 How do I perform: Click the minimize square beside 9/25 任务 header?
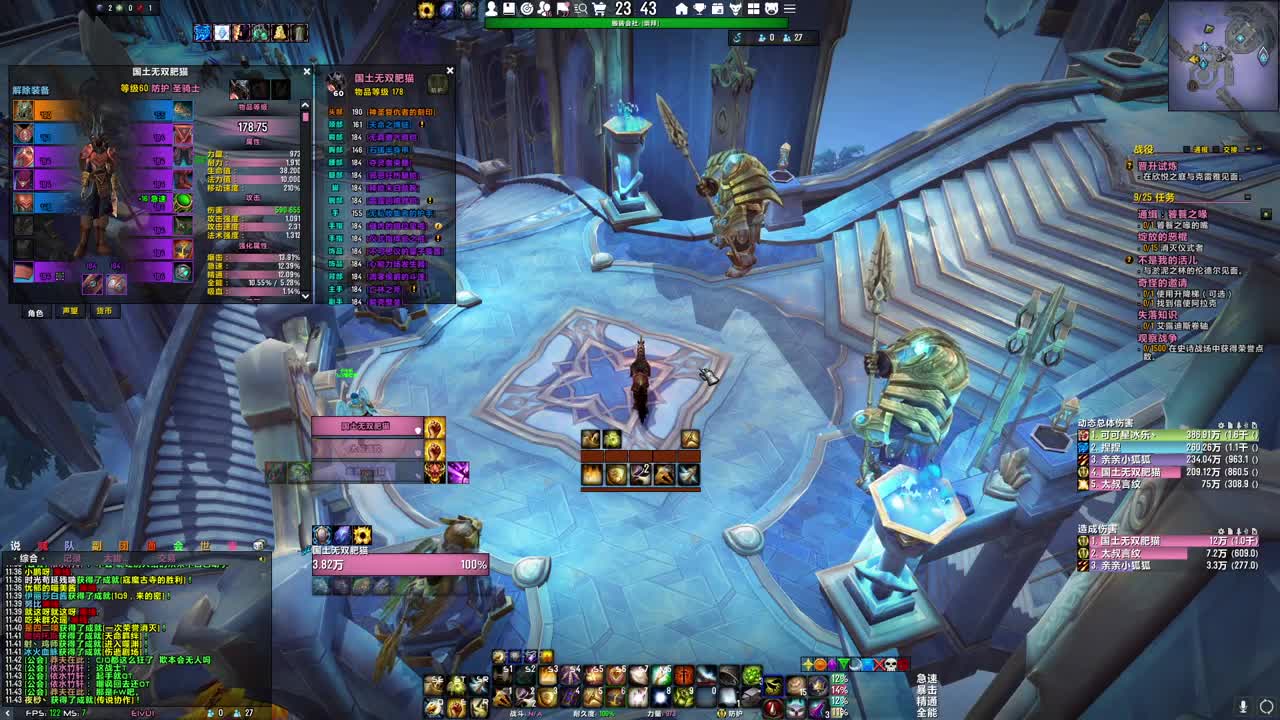1246,197
